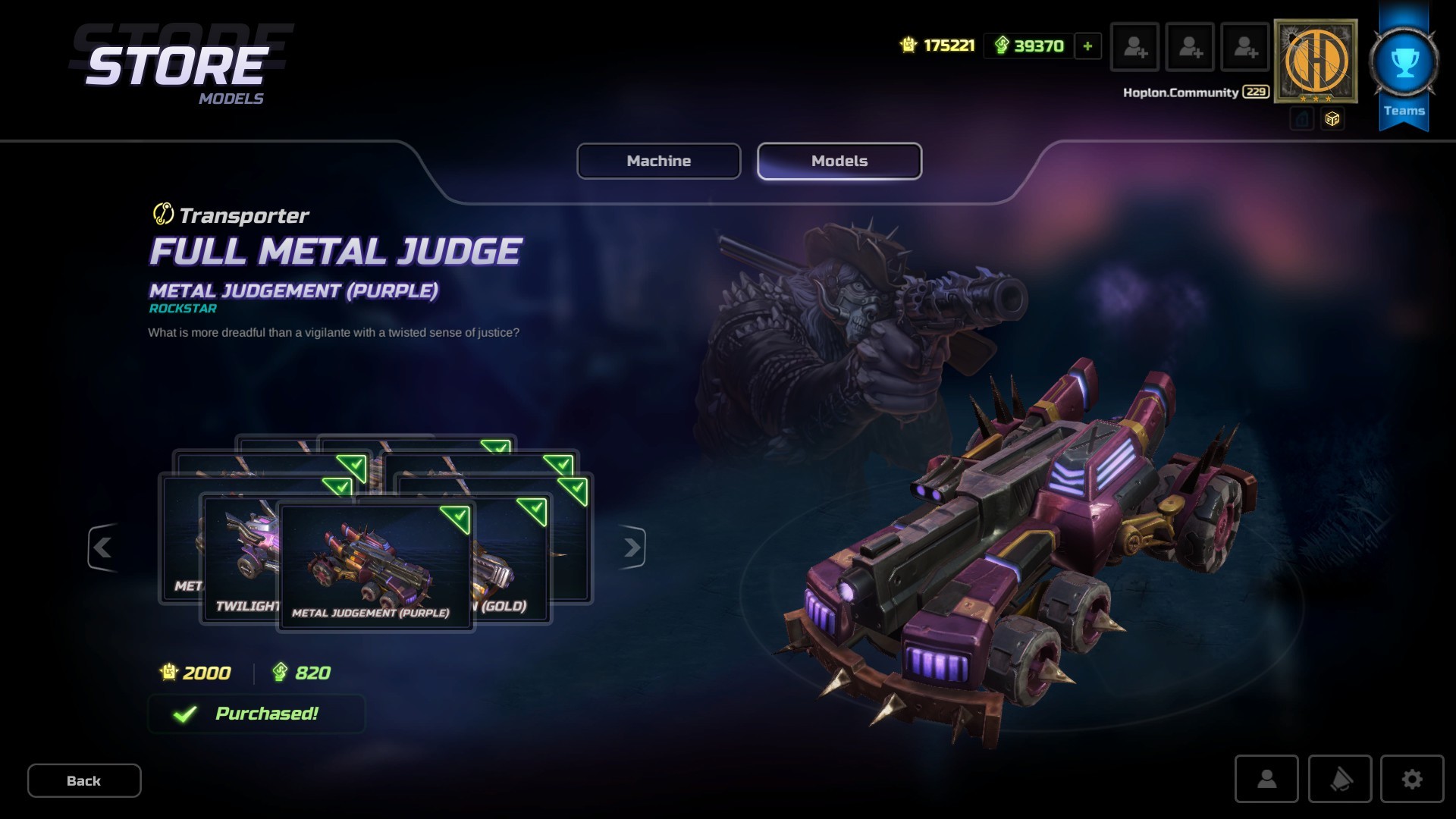The image size is (1456, 819).
Task: Click the gold coins currency icon
Action: (x=907, y=45)
